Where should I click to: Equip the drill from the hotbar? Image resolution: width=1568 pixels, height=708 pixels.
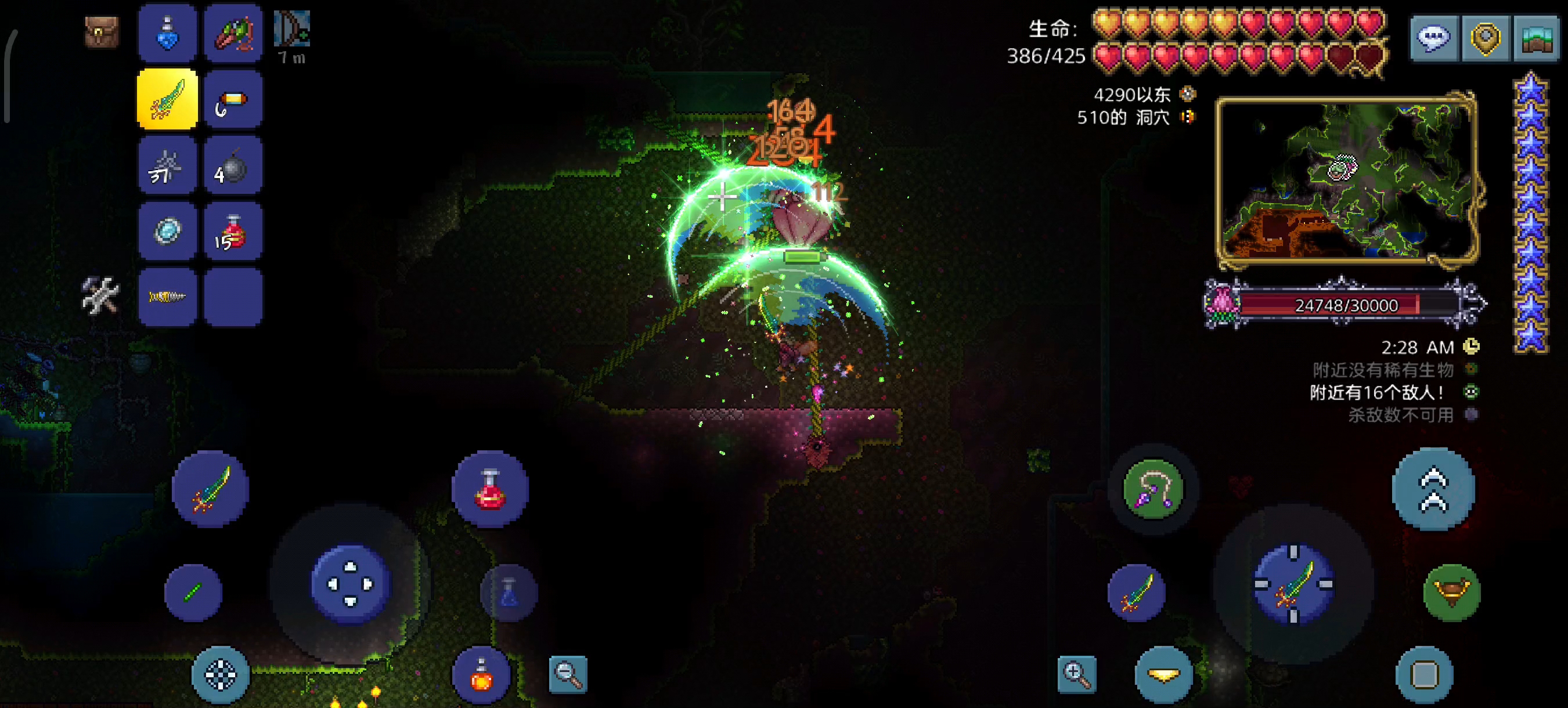coord(167,297)
